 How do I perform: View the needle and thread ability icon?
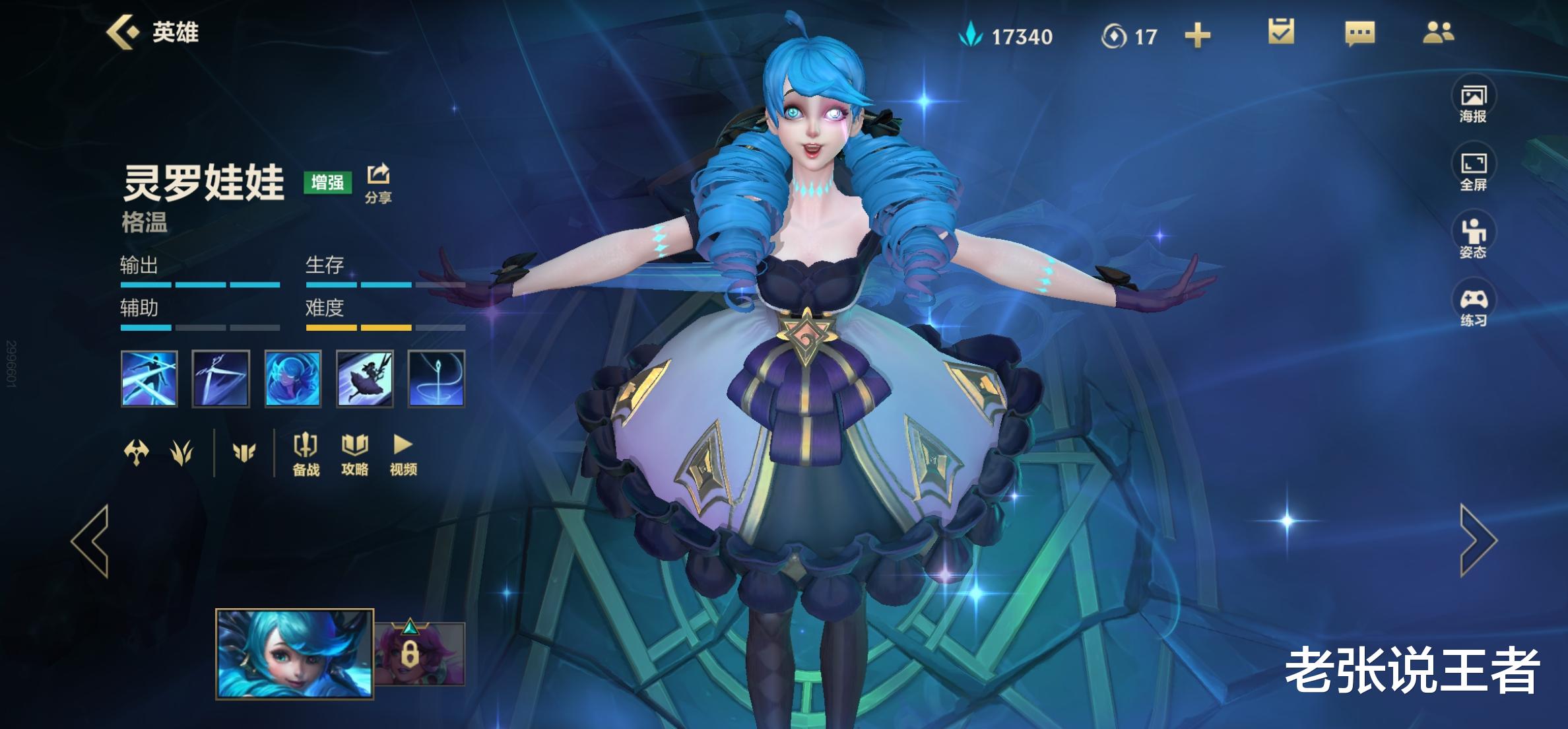(x=436, y=378)
